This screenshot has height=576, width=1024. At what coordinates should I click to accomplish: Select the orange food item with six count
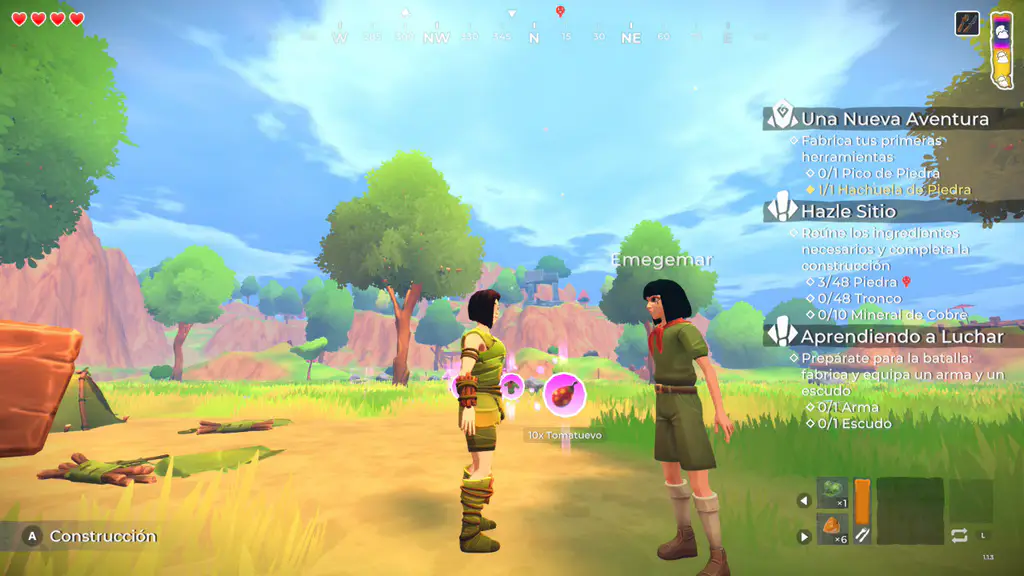point(832,530)
